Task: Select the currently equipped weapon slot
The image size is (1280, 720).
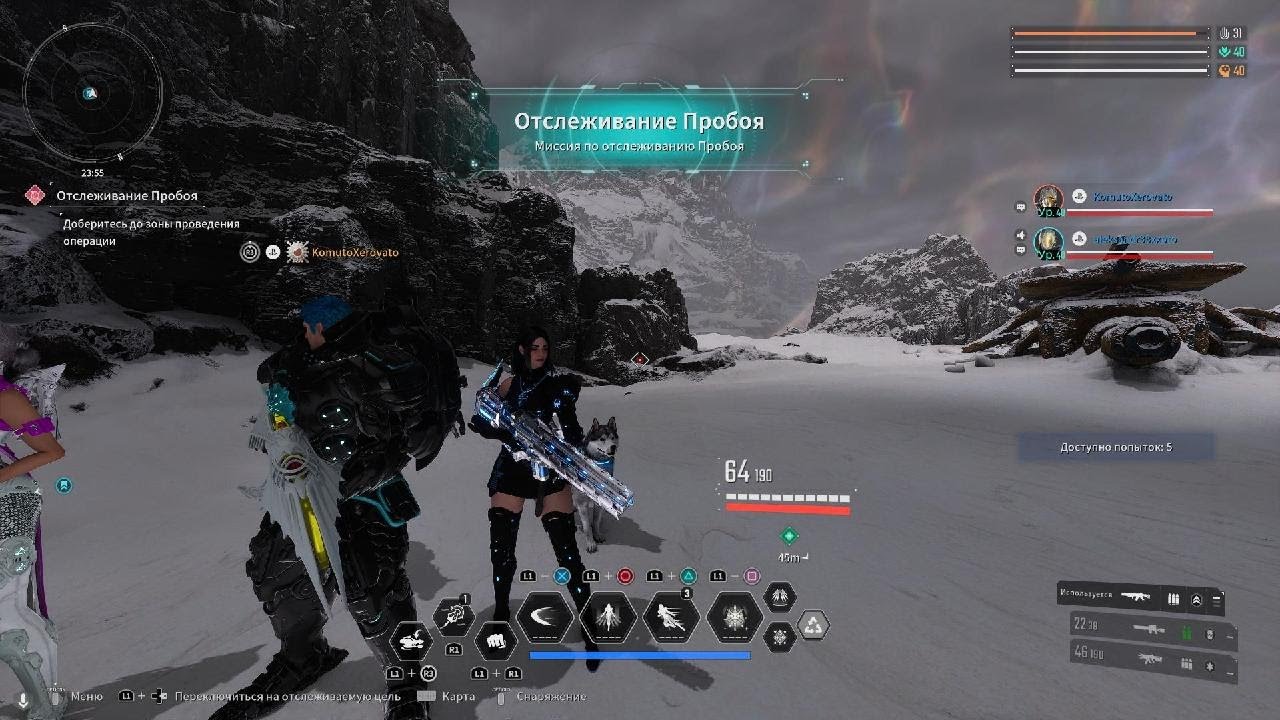Action: coord(1139,598)
